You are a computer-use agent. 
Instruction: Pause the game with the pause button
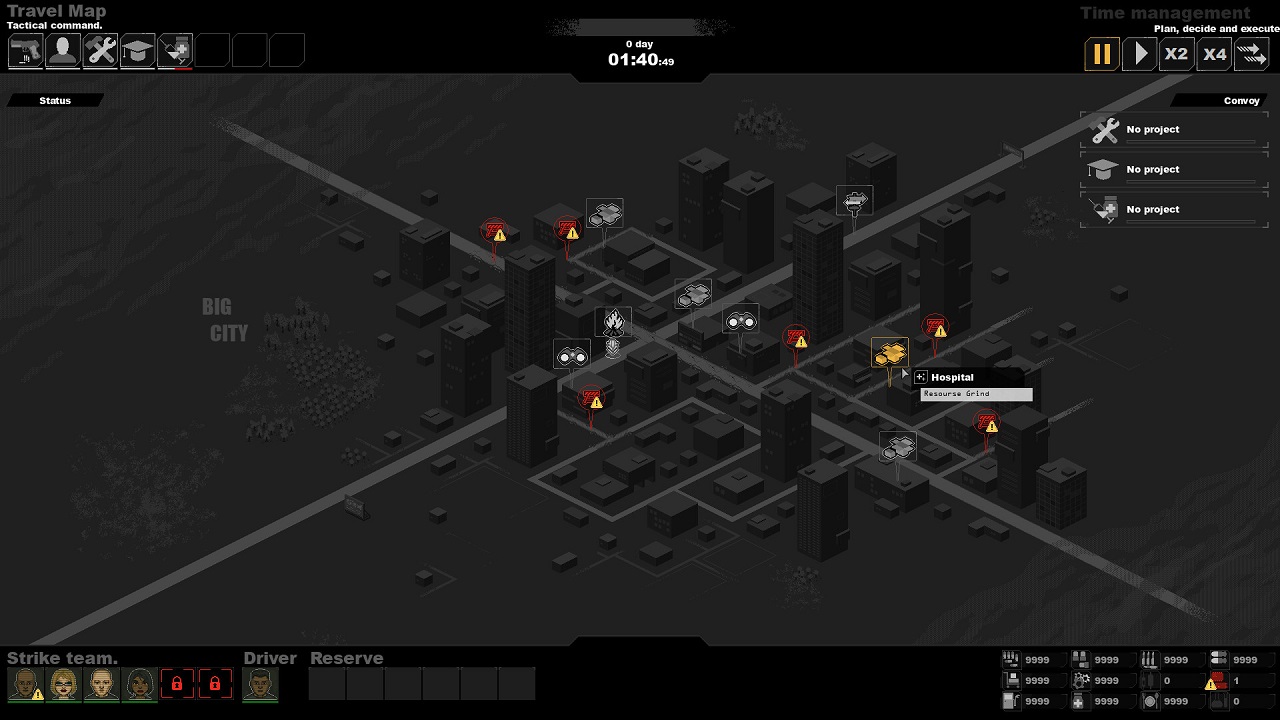1101,54
